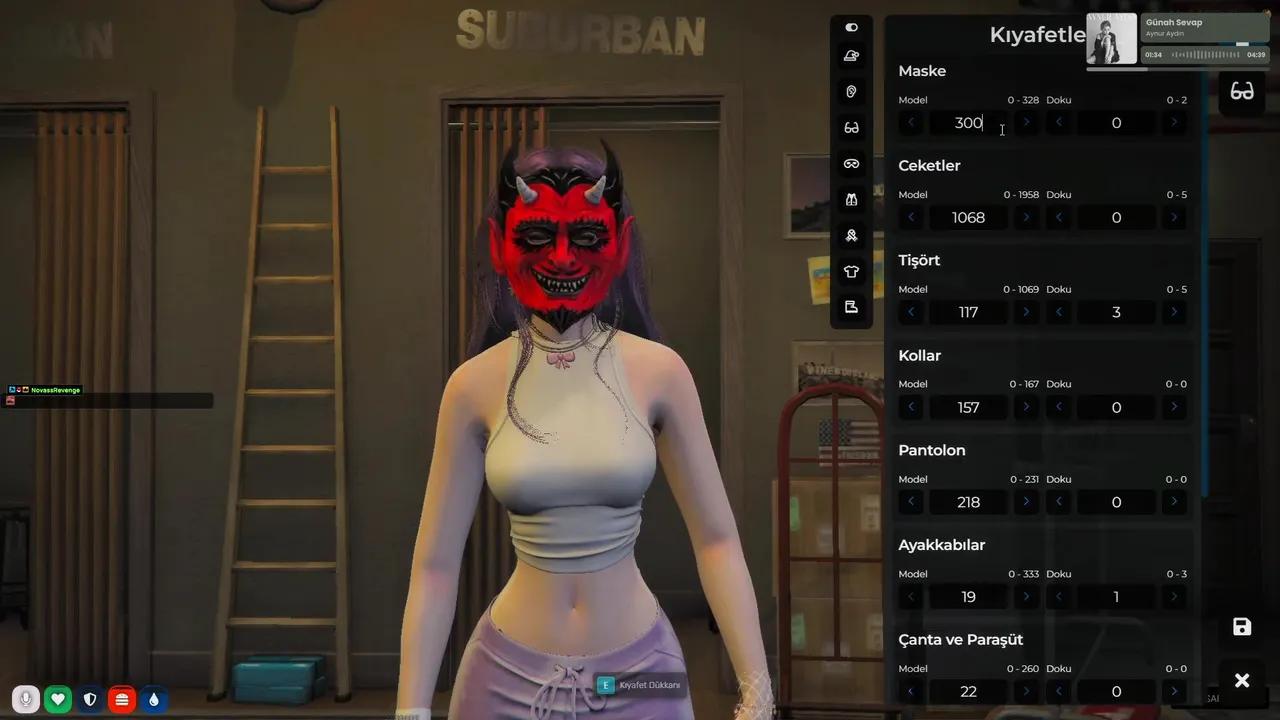The image size is (1280, 720).
Task: Click the save icon near the bottom right
Action: [1242, 627]
